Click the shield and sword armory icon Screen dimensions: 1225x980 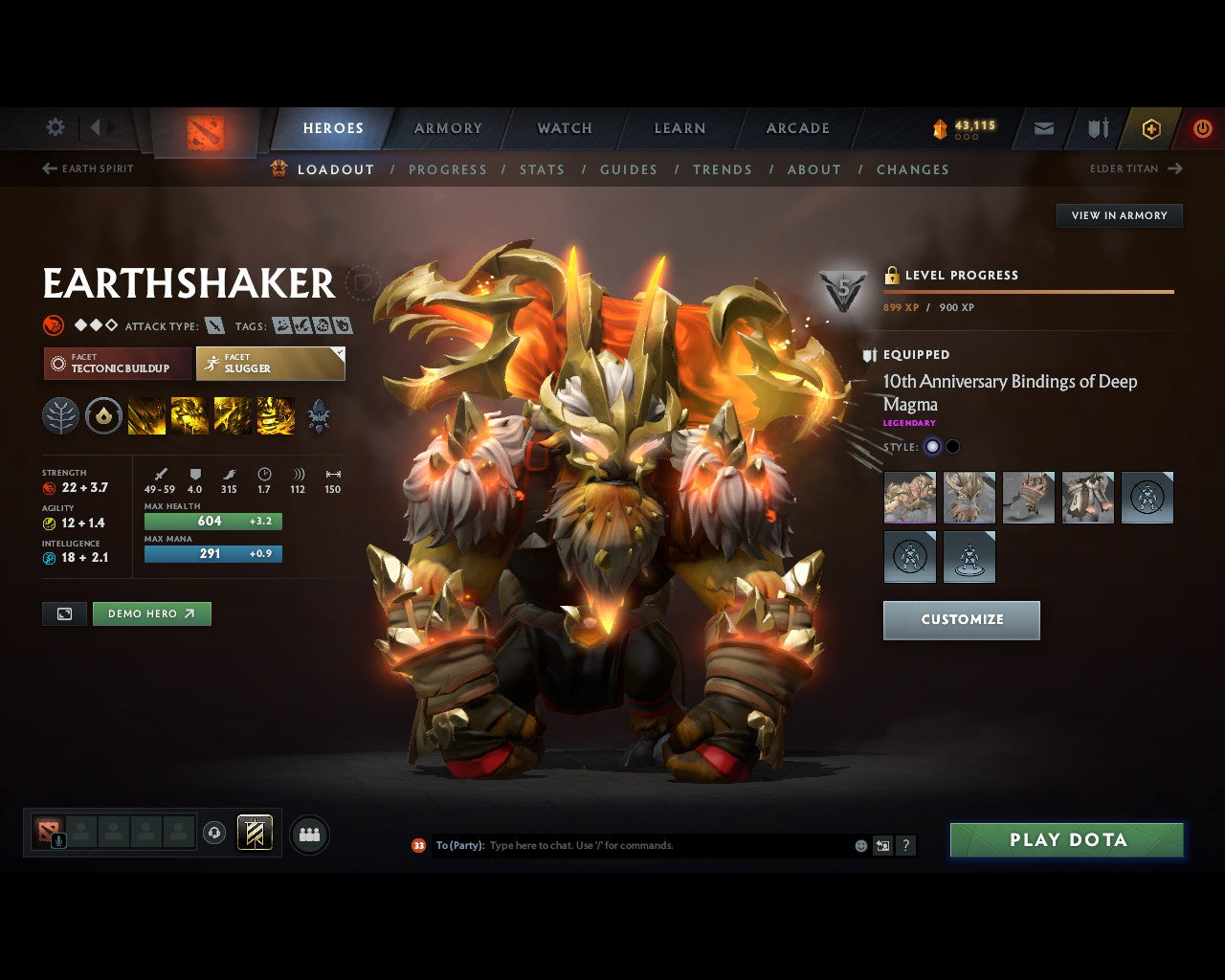(1097, 128)
